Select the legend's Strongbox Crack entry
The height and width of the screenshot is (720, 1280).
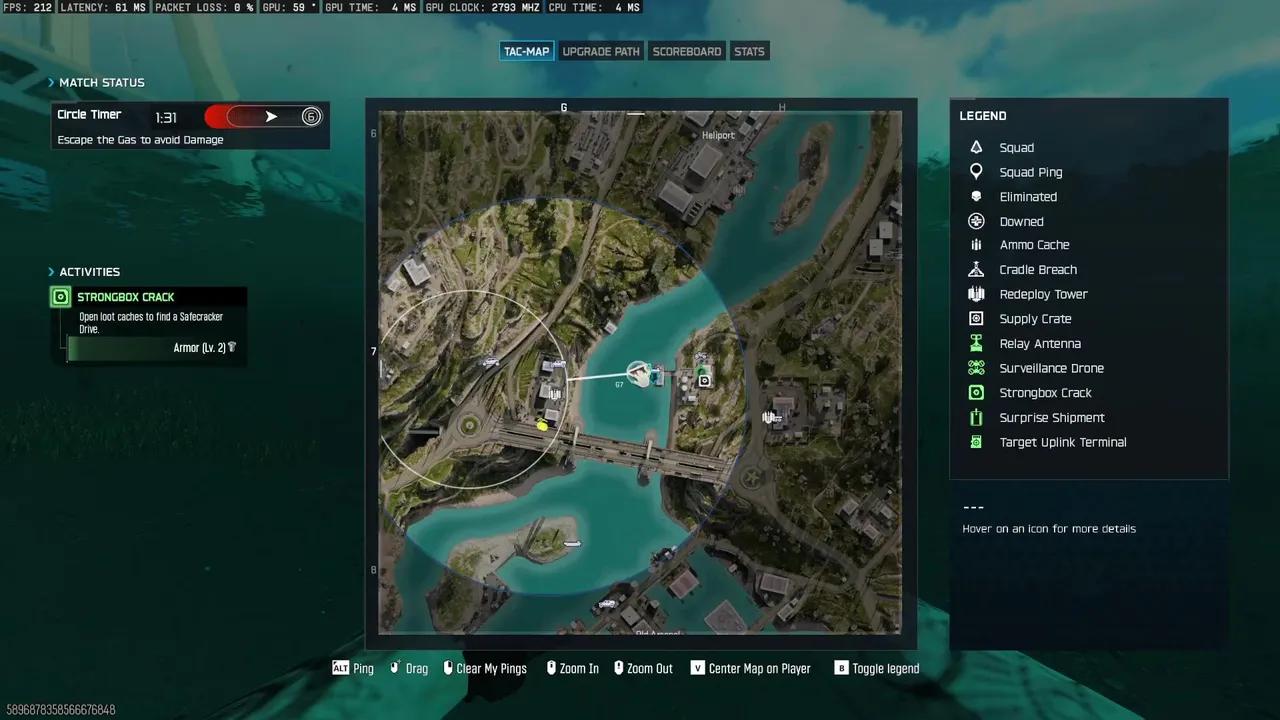[1044, 393]
